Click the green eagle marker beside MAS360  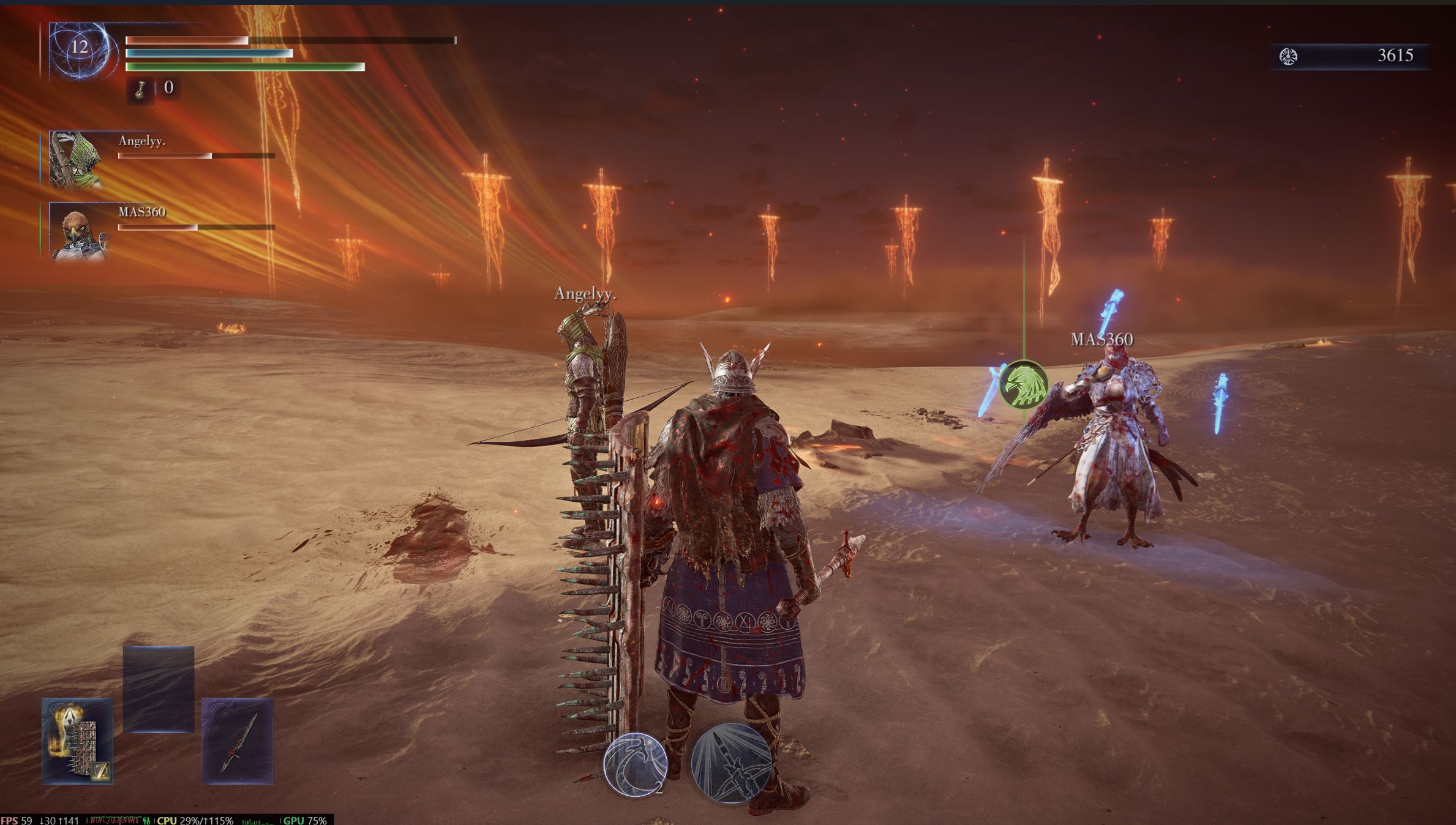pyautogui.click(x=1023, y=385)
